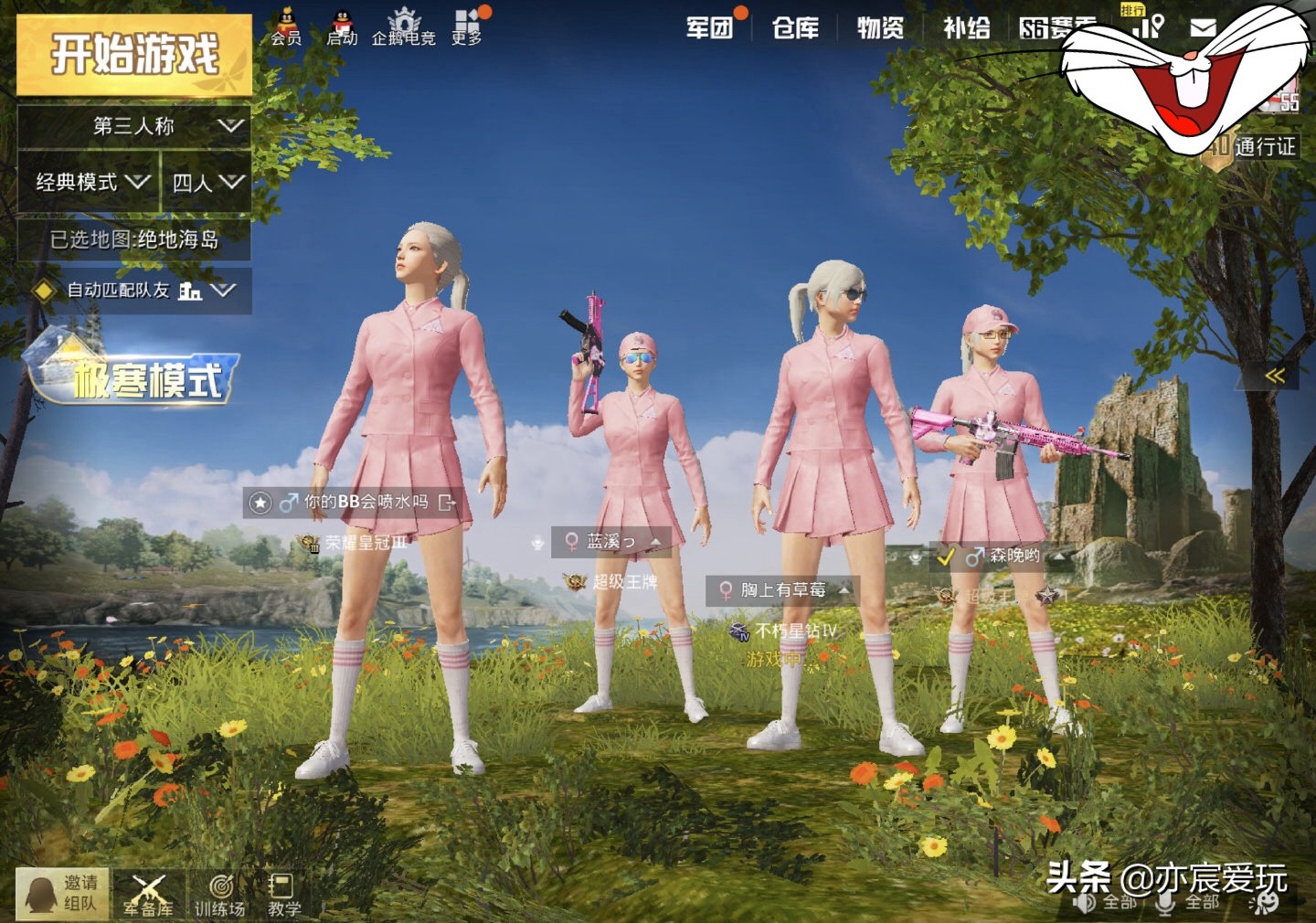Image resolution: width=1316 pixels, height=923 pixels.
Task: Open the mail envelope icon
Action: tap(1203, 28)
